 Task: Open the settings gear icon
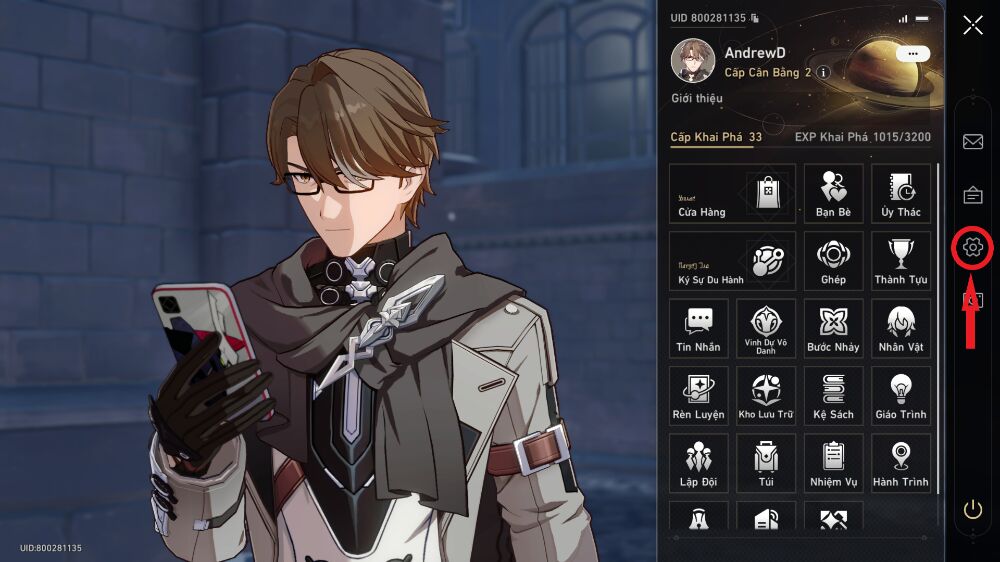(972, 247)
